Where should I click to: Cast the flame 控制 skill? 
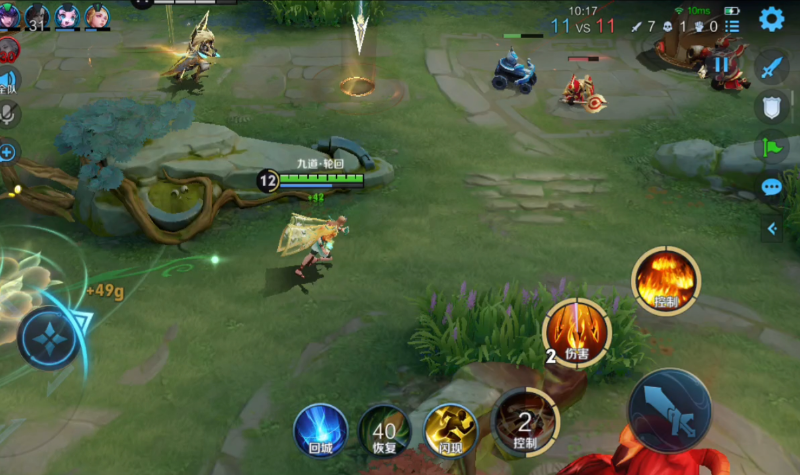[x=666, y=279]
